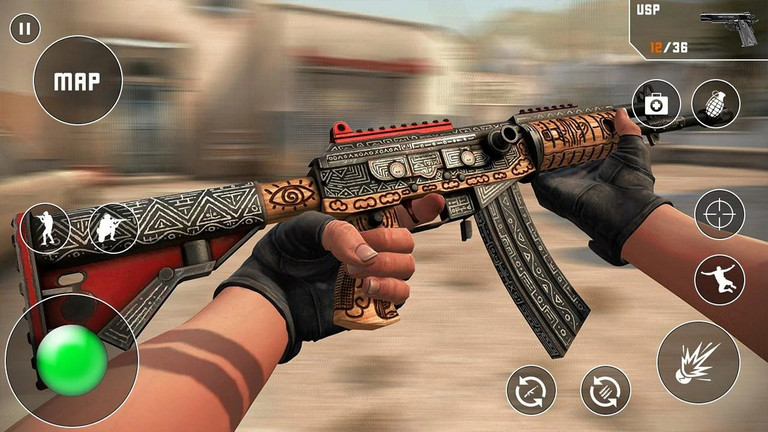This screenshot has height=432, width=768.
Task: Tap the jumping figure button
Action: (x=720, y=280)
